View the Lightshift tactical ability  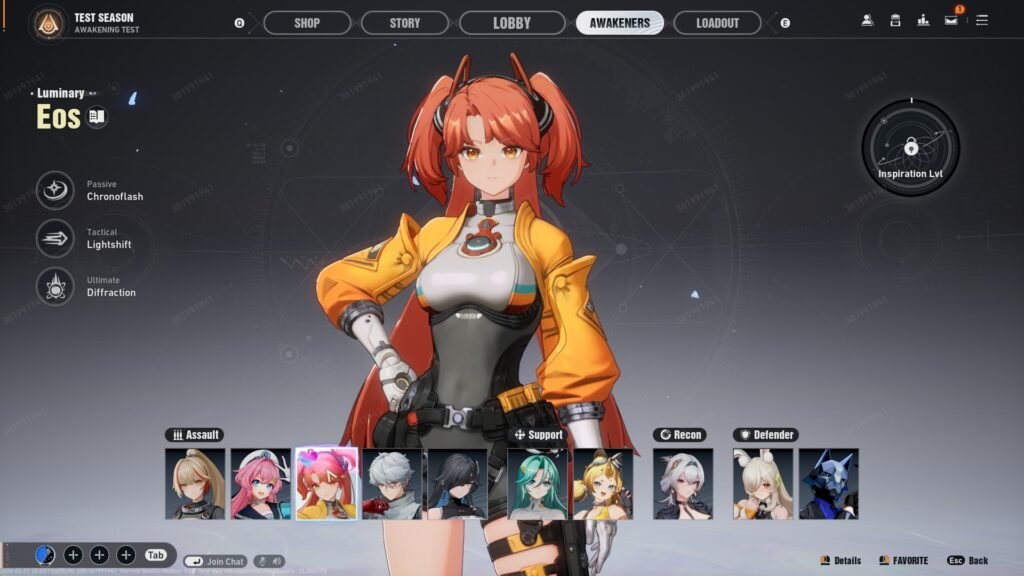pos(56,238)
